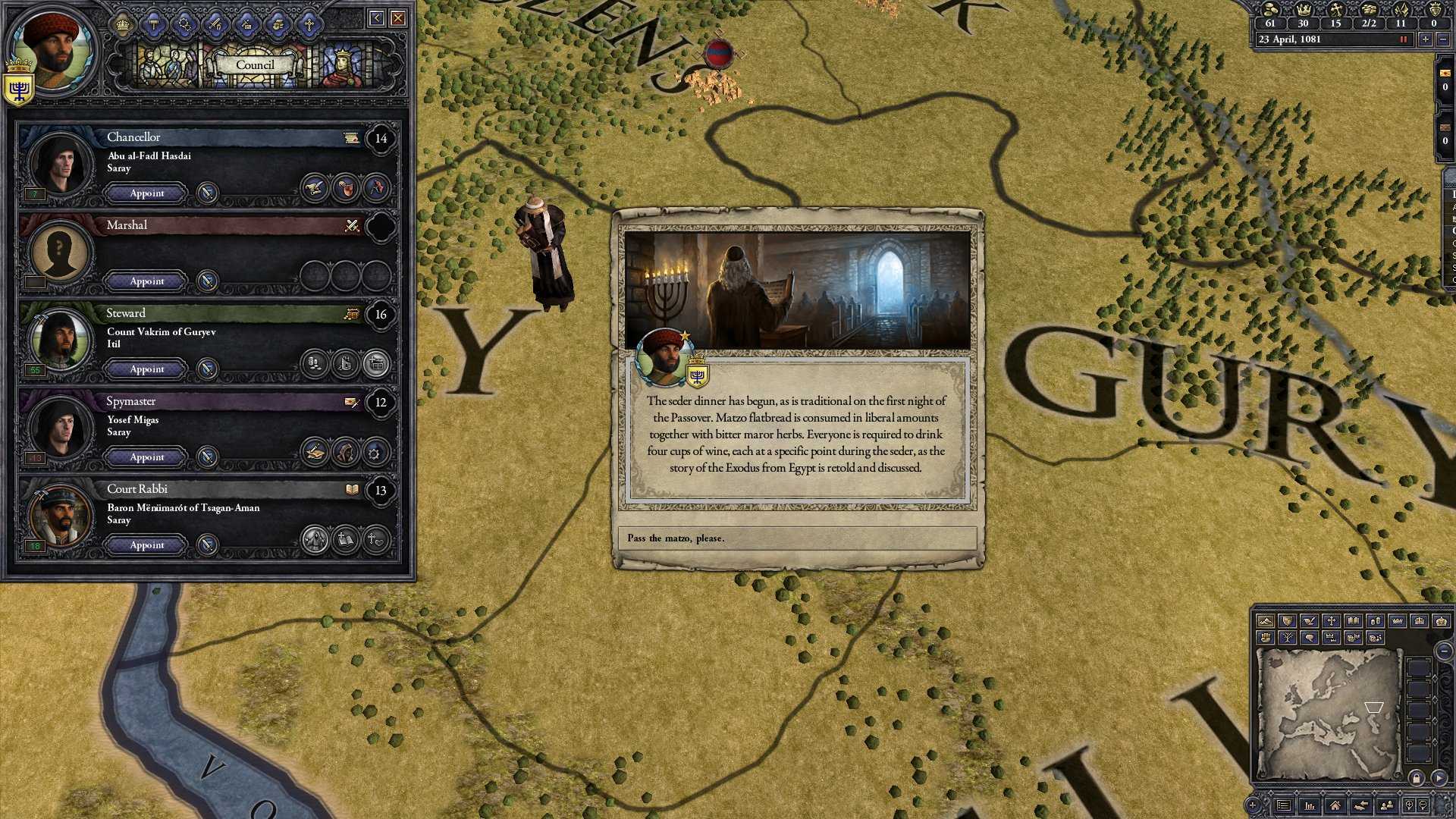Increase game speed with the plus stepper

click(x=1426, y=39)
